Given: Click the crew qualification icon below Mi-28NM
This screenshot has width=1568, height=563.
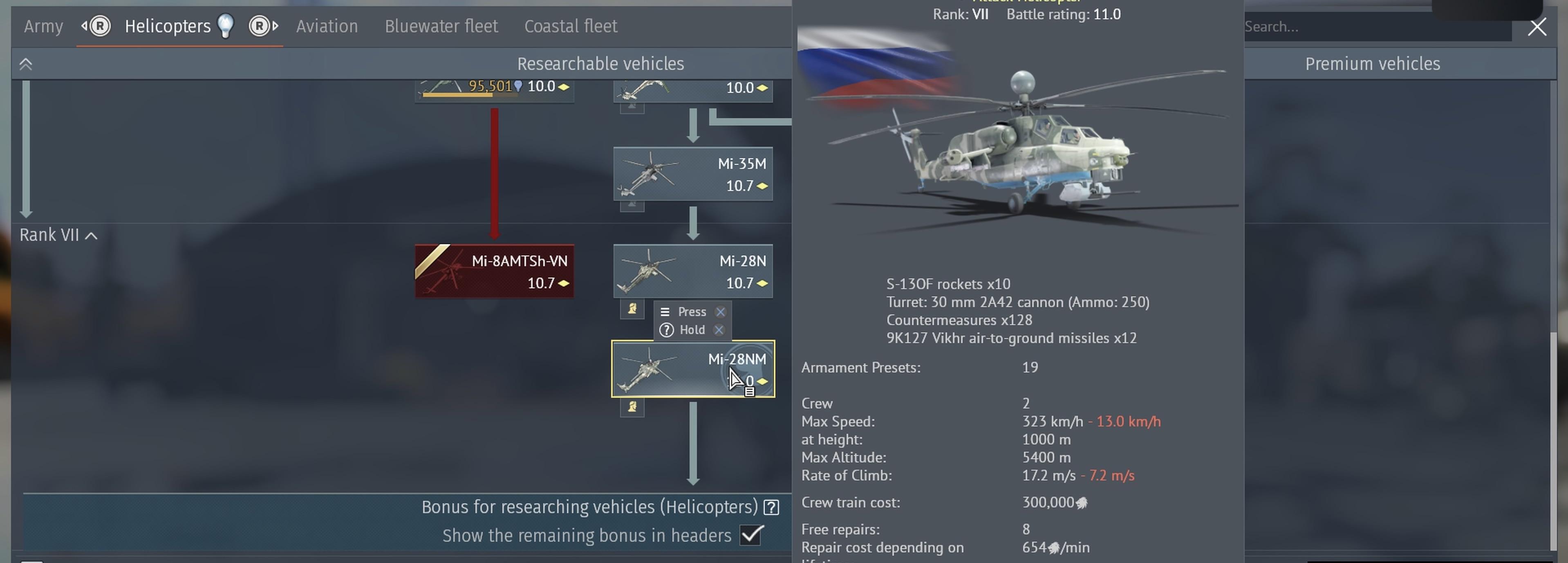Looking at the screenshot, I should pos(632,408).
